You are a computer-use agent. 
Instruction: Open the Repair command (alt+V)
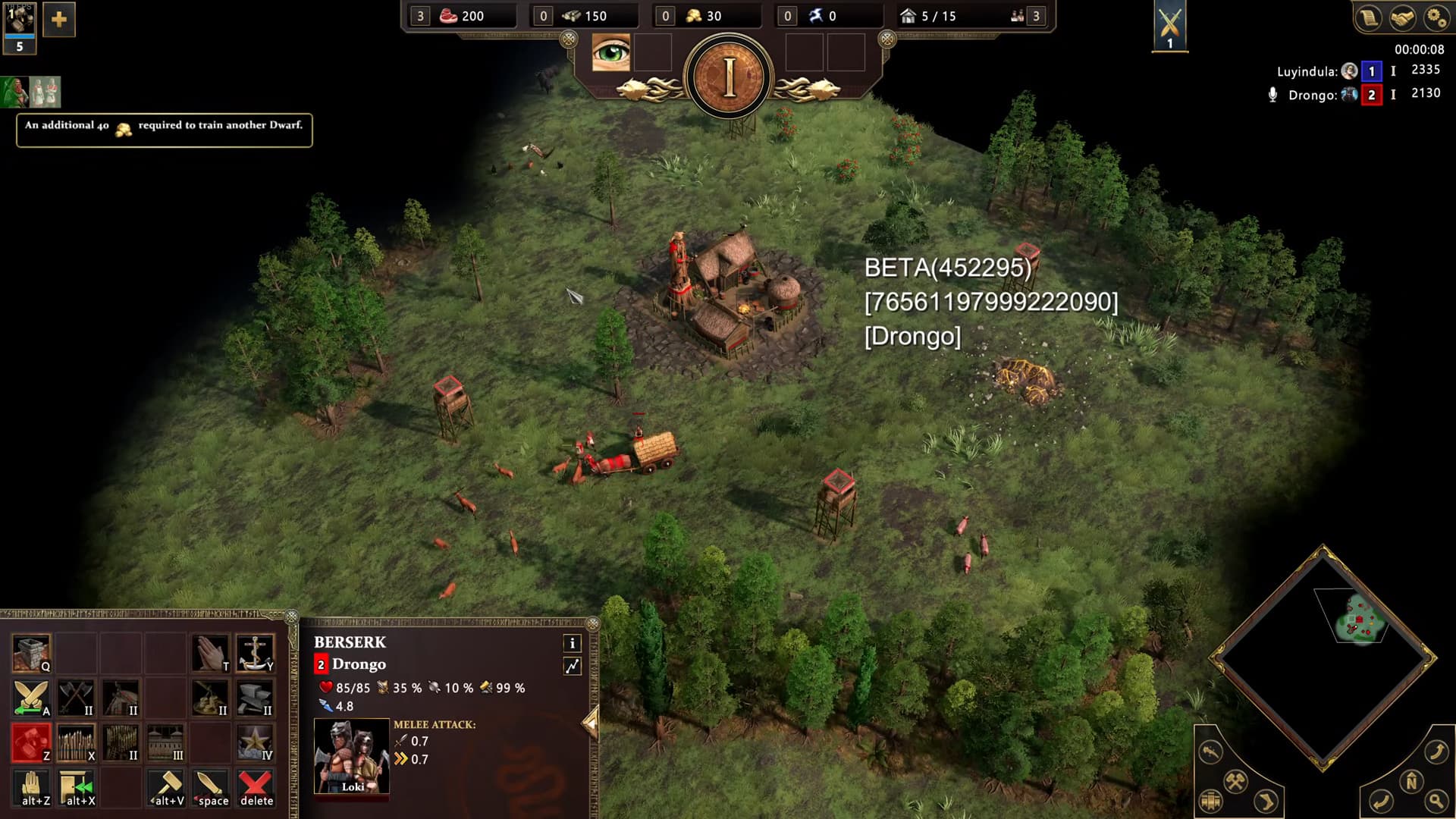tap(167, 786)
